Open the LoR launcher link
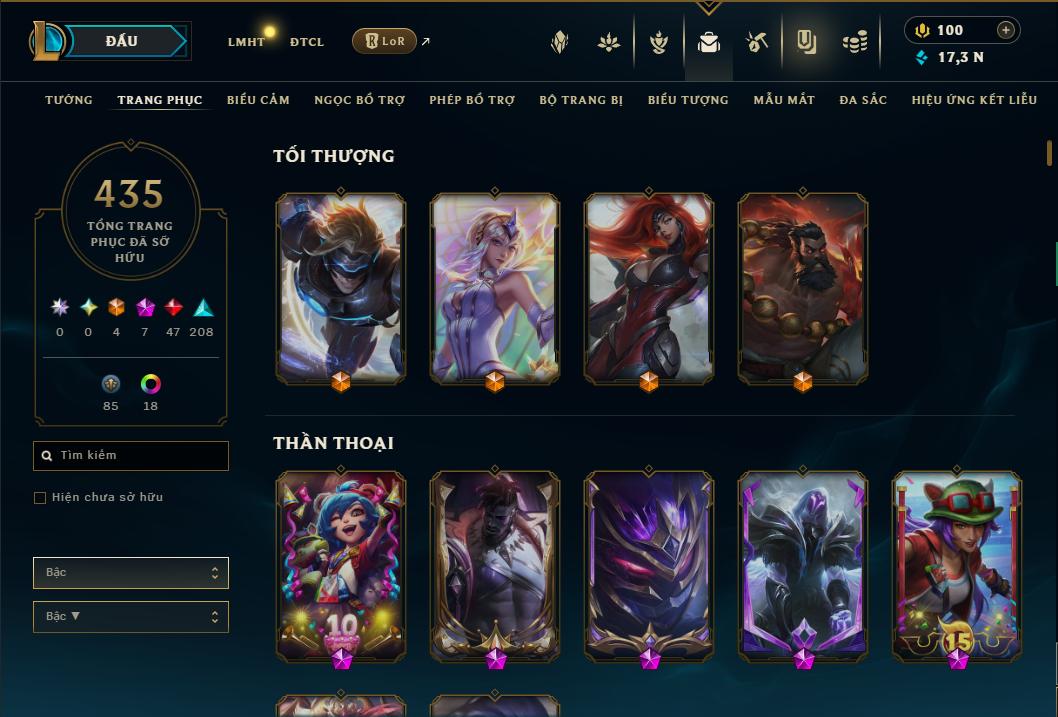The width and height of the screenshot is (1058, 717). click(385, 41)
